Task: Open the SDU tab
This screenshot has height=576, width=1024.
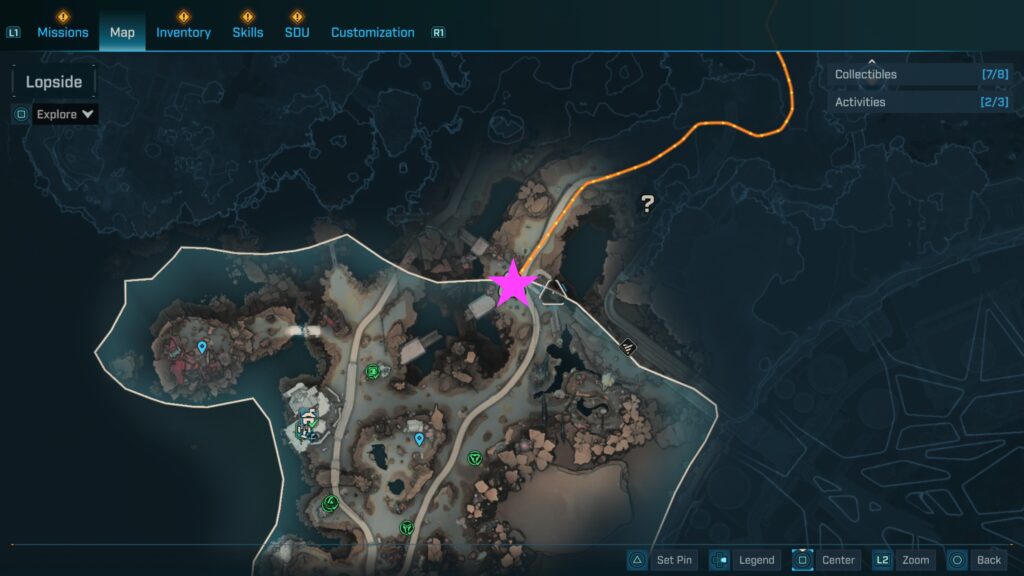Action: click(x=296, y=32)
